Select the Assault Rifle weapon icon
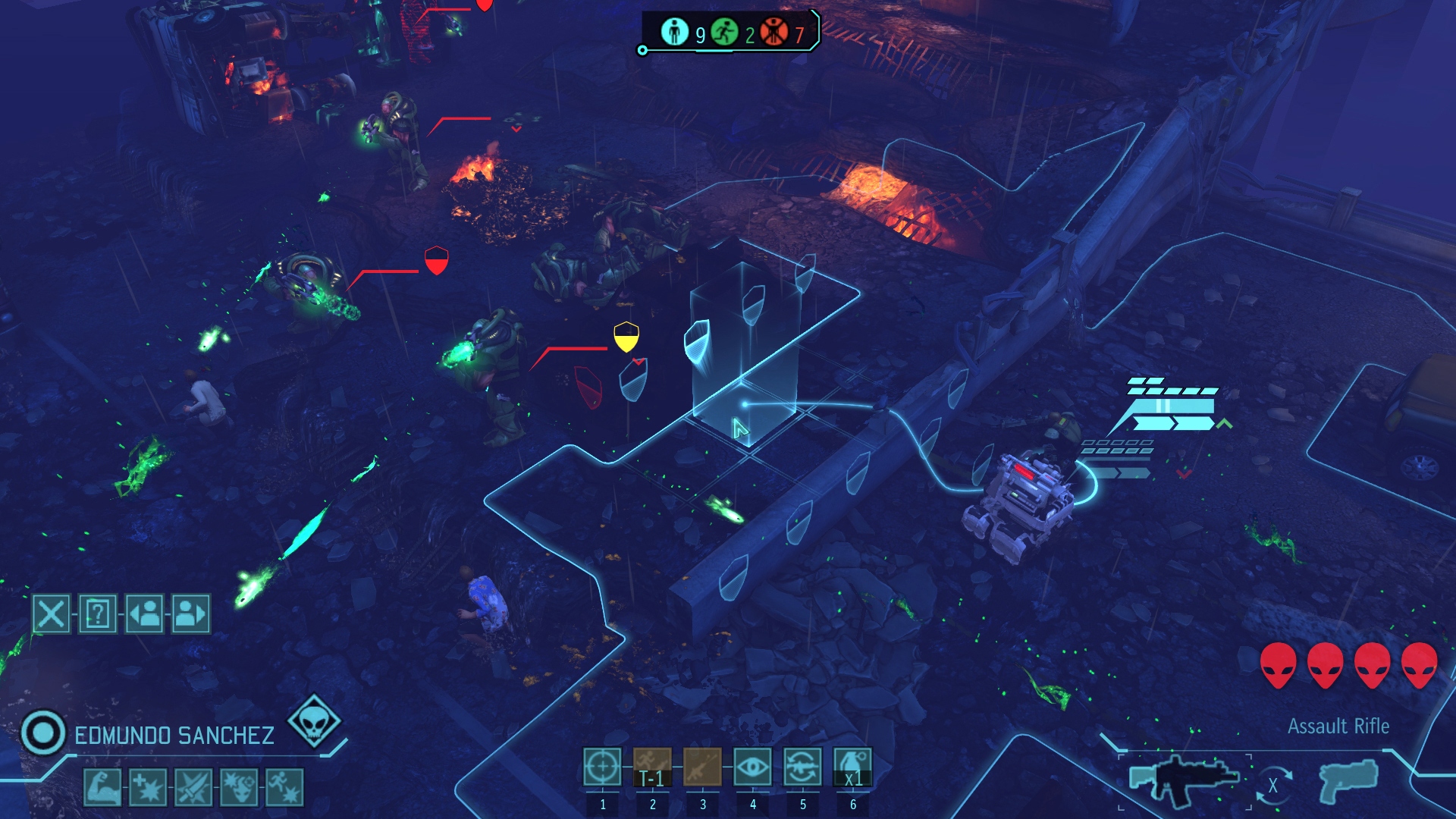Image resolution: width=1456 pixels, height=819 pixels. click(x=1183, y=780)
